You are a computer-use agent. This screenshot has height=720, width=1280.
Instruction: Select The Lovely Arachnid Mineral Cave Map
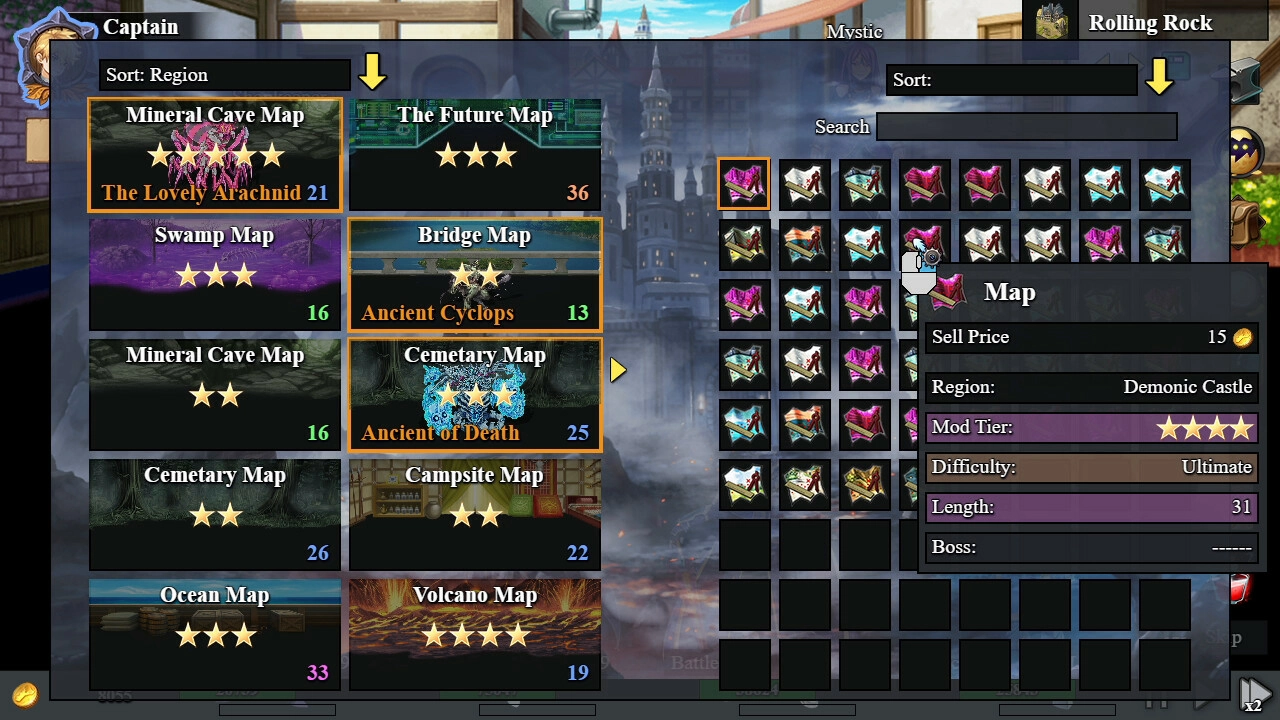[x=215, y=154]
